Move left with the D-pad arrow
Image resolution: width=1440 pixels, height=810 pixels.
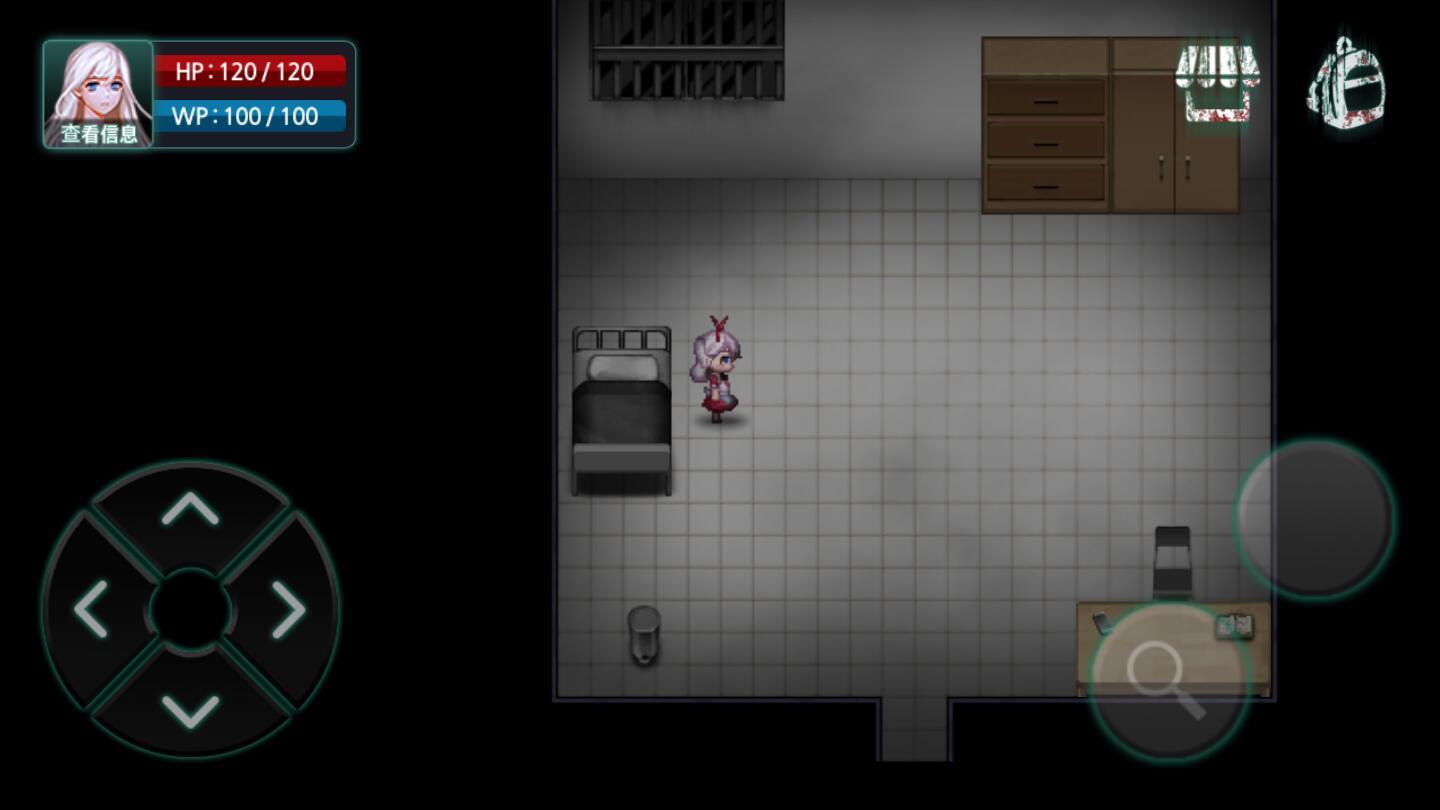tap(91, 609)
